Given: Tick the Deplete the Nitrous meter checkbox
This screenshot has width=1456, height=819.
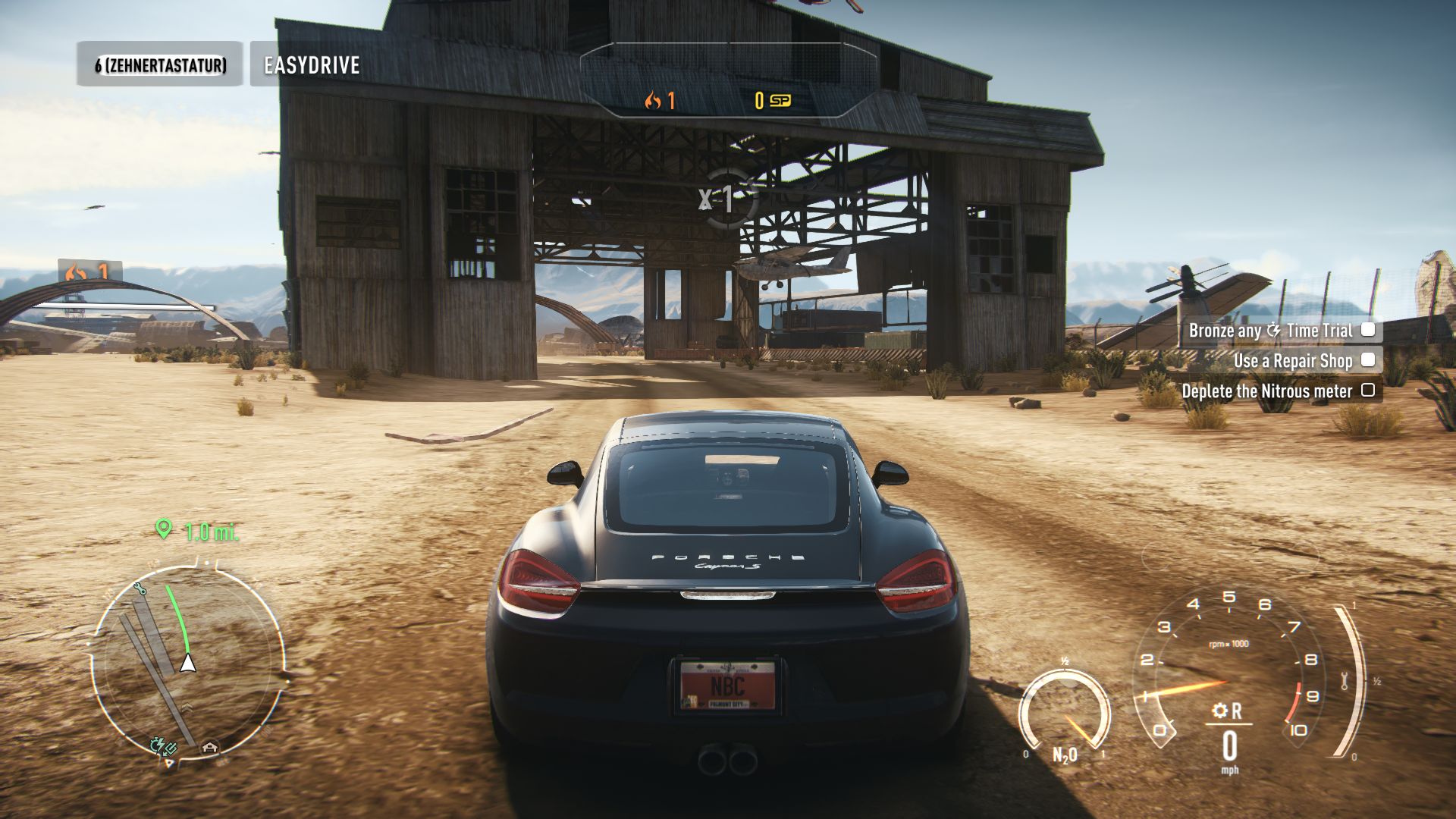Looking at the screenshot, I should click(1368, 391).
